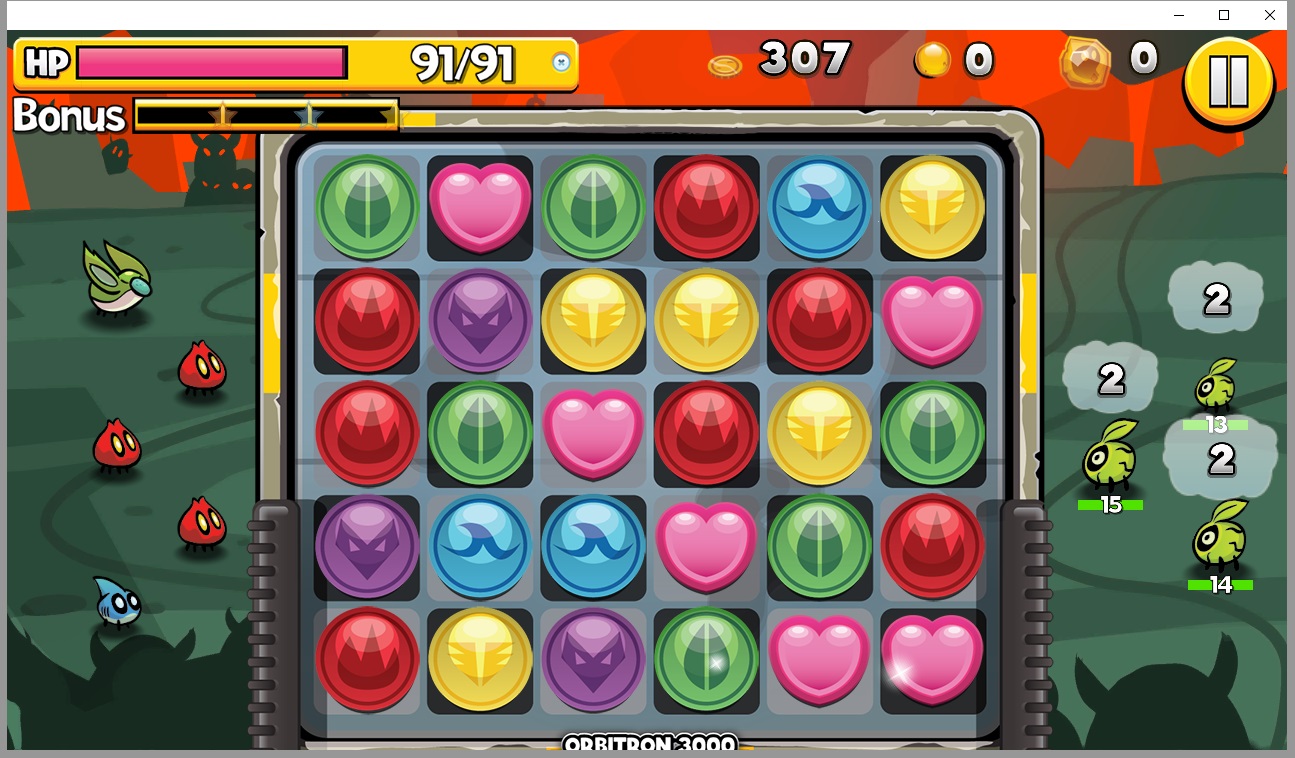Viewport: 1295px width, 758px height.
Task: Click the purple dark gem next to red gems
Action: click(480, 322)
